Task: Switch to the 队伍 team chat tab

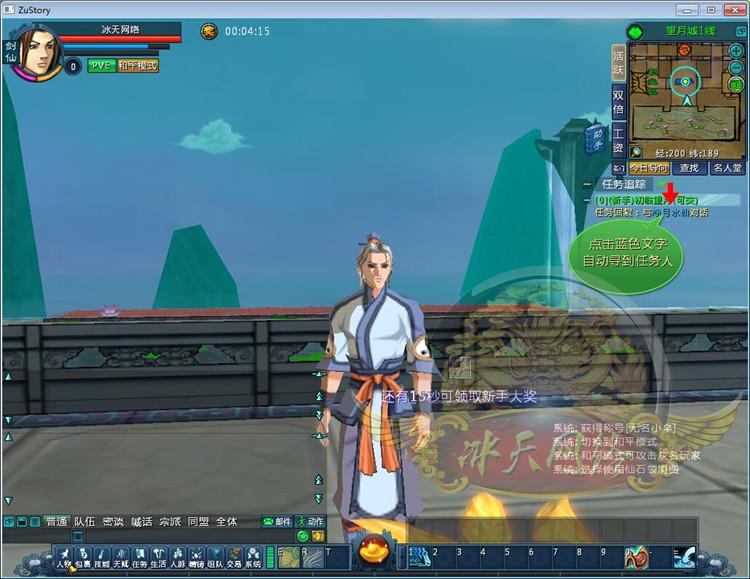Action: (85, 522)
